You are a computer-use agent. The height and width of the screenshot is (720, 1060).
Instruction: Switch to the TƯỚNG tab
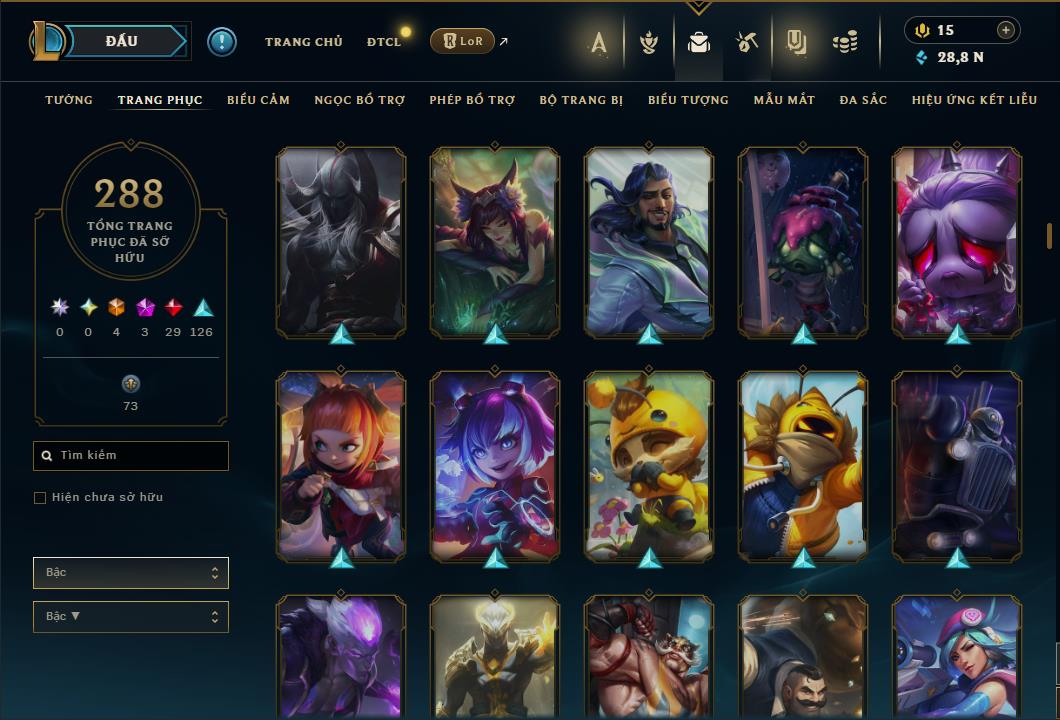point(69,100)
